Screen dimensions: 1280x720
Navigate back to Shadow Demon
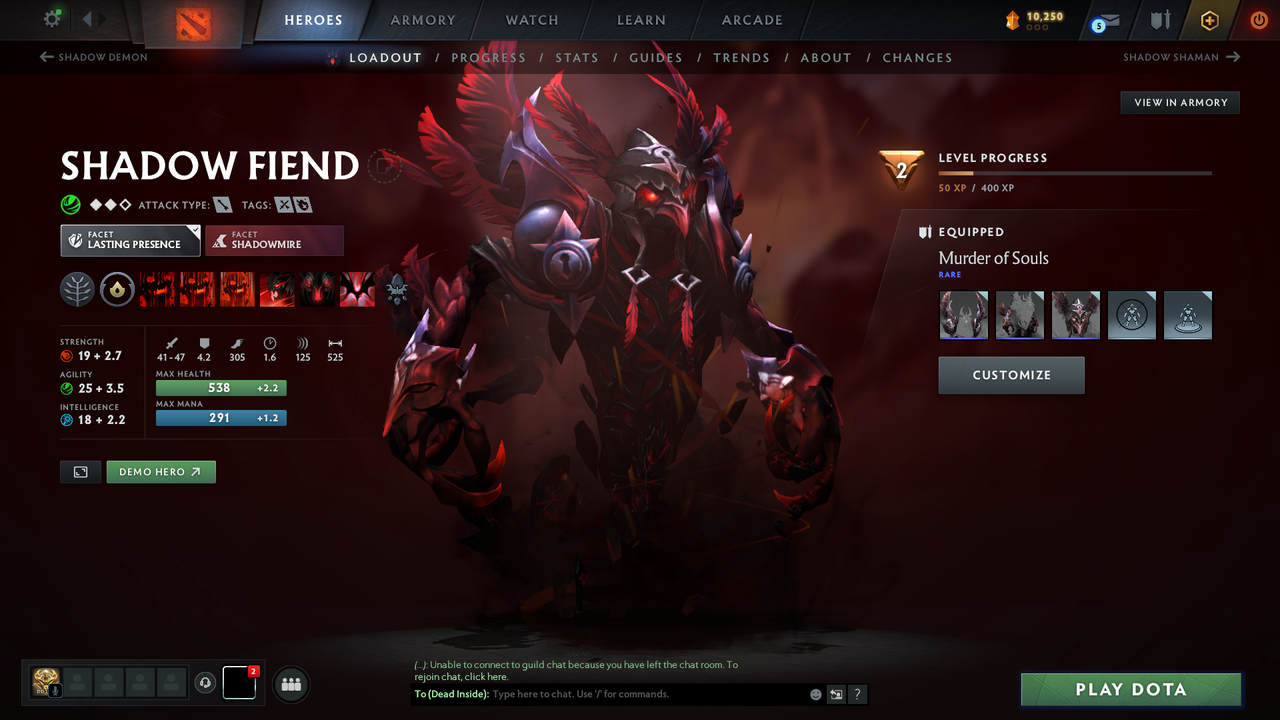point(93,57)
